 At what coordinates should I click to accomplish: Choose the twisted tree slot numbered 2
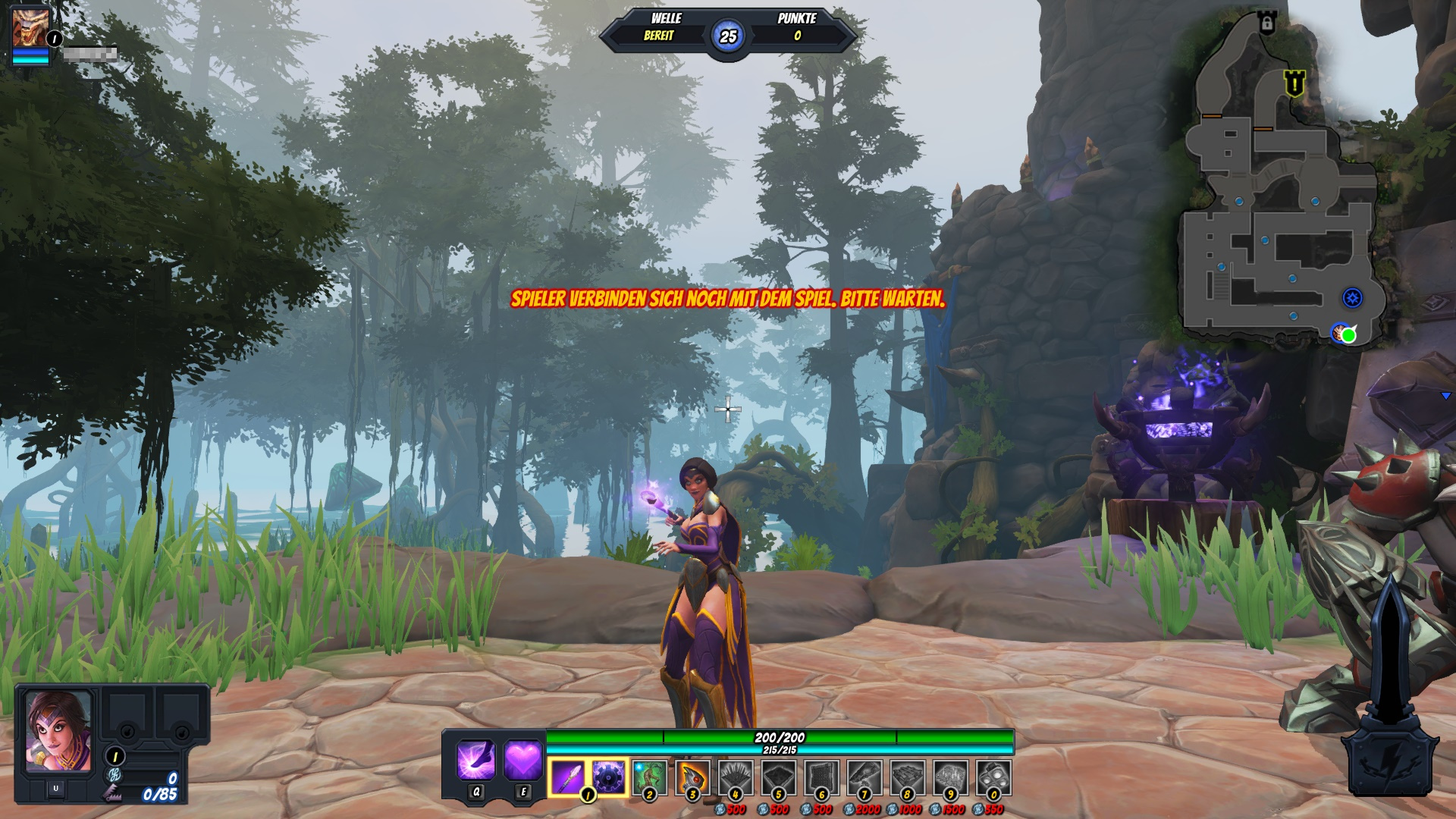coord(650,777)
